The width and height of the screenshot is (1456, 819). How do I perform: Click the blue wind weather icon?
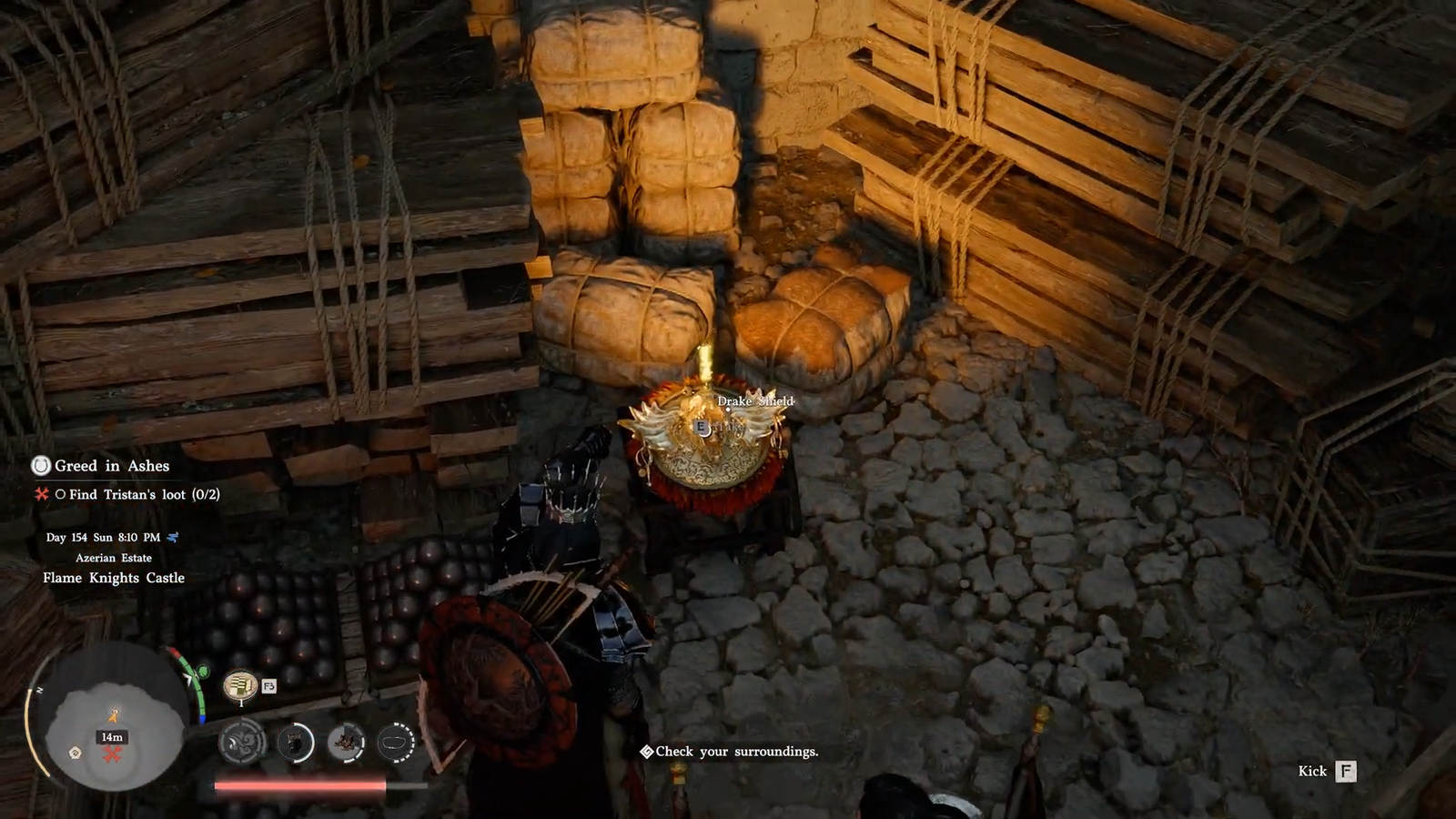[x=173, y=537]
